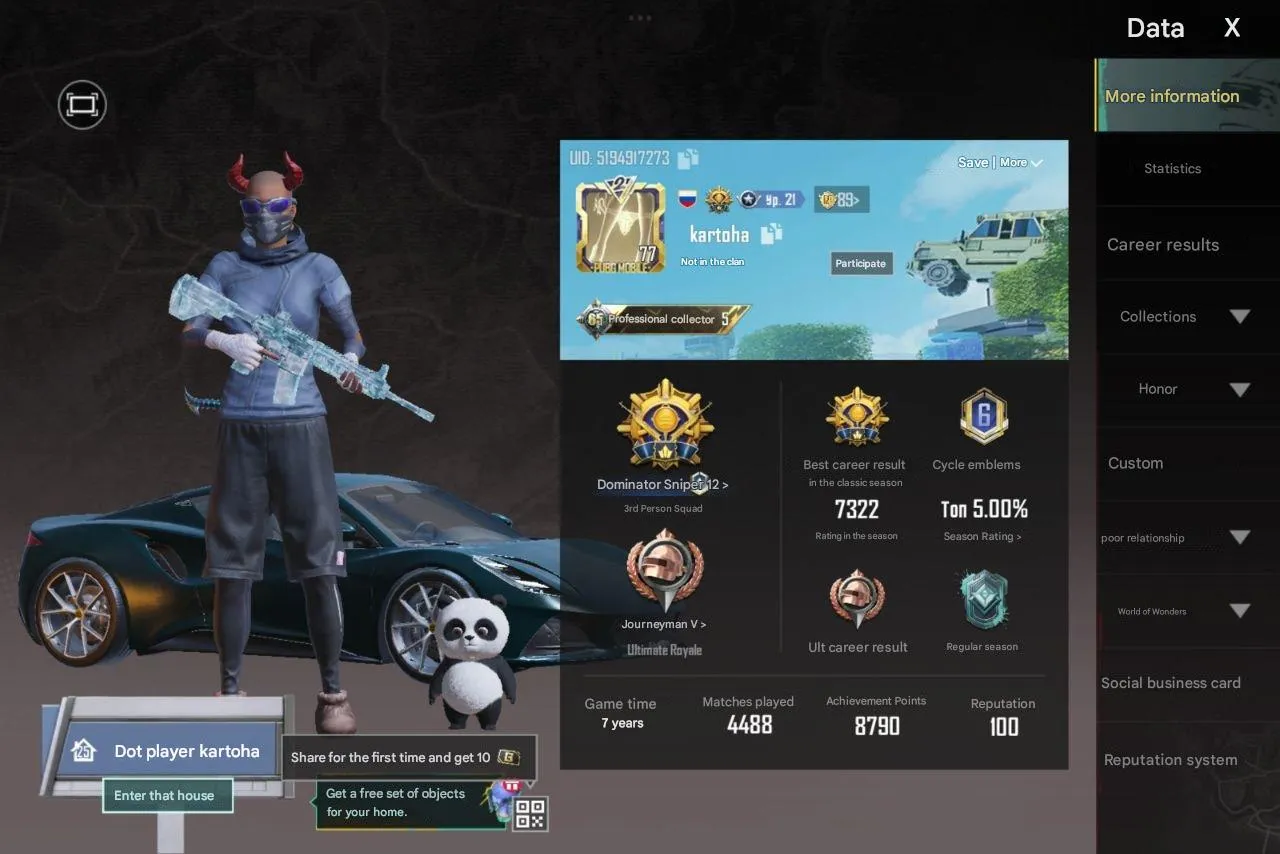Switch to the Statistics tab

click(1172, 168)
